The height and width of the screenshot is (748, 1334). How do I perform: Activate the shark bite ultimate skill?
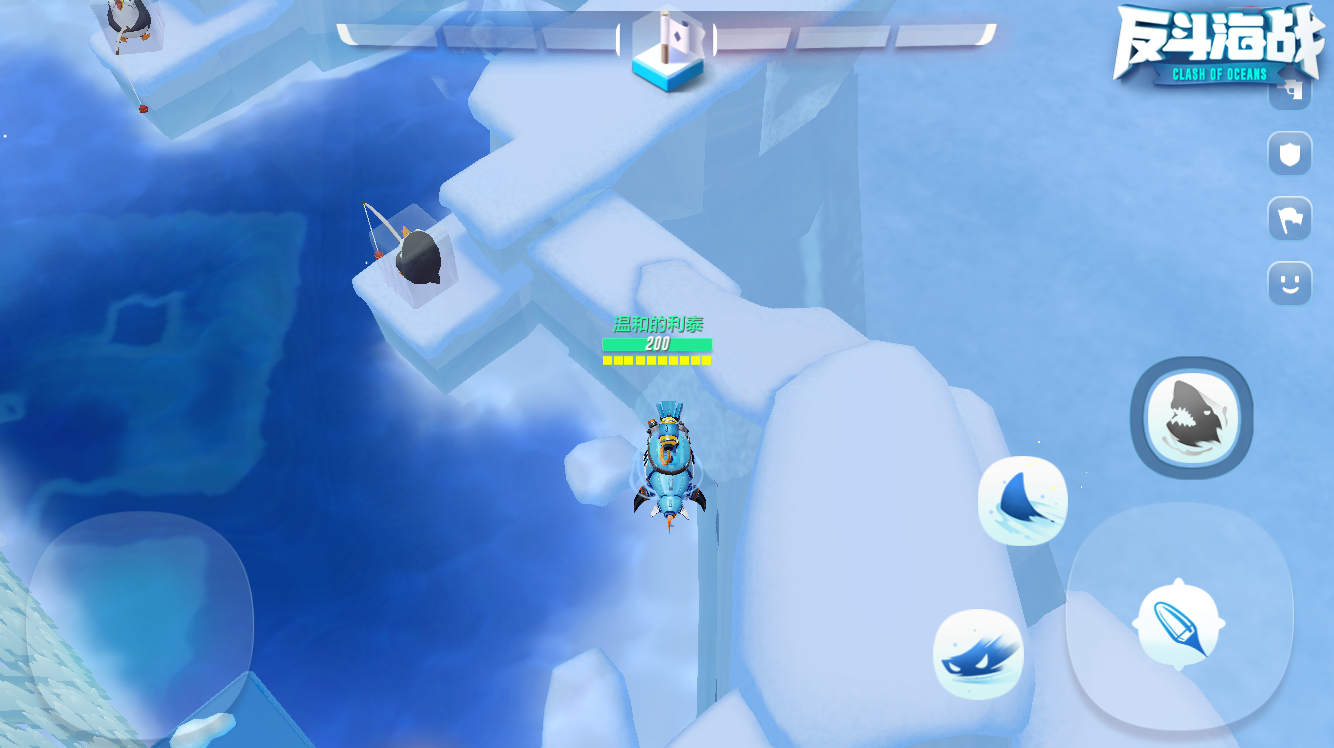[x=1191, y=418]
